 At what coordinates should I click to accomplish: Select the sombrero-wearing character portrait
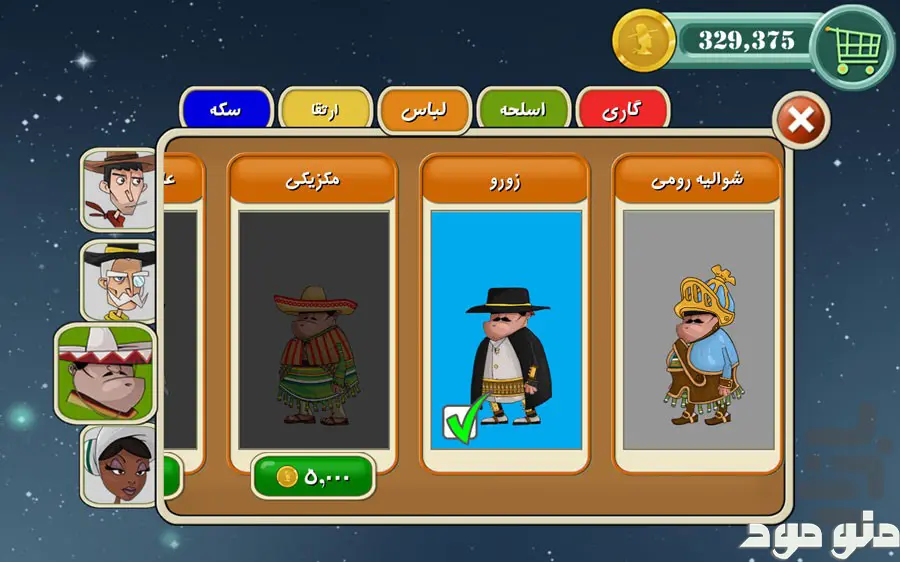pyautogui.click(x=107, y=372)
